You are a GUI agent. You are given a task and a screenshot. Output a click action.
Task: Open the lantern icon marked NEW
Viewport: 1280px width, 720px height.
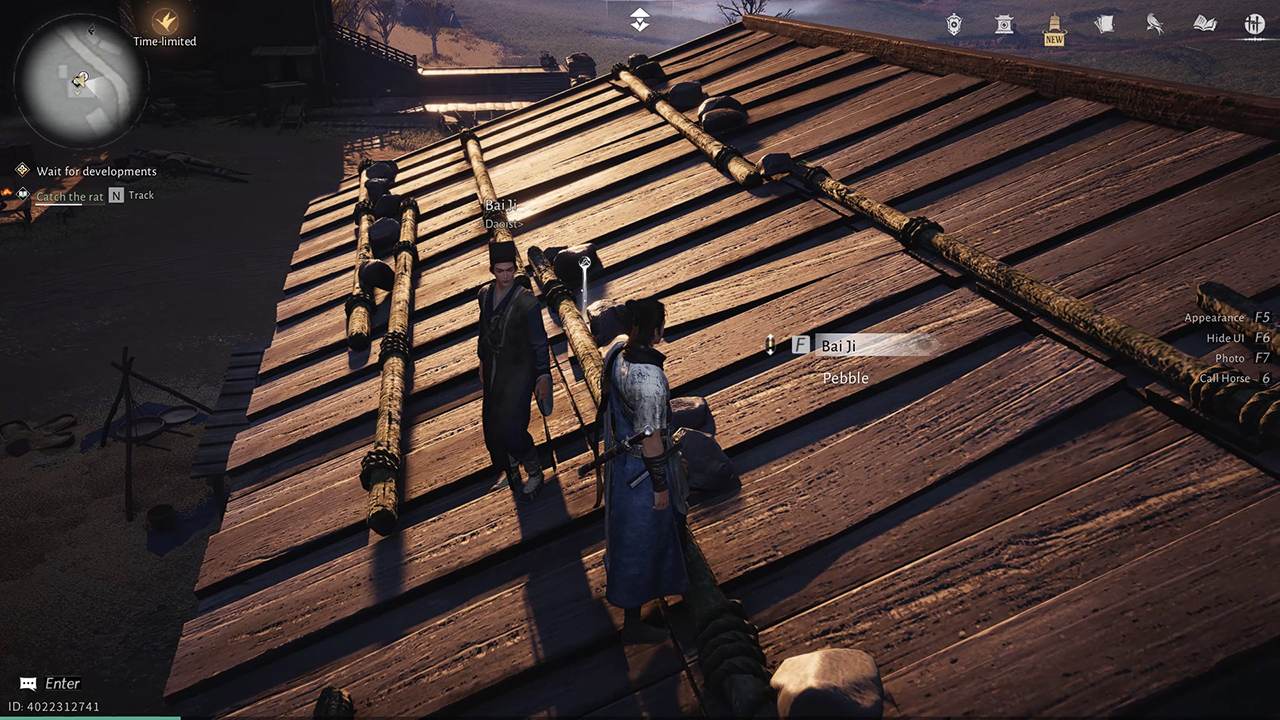[1054, 26]
